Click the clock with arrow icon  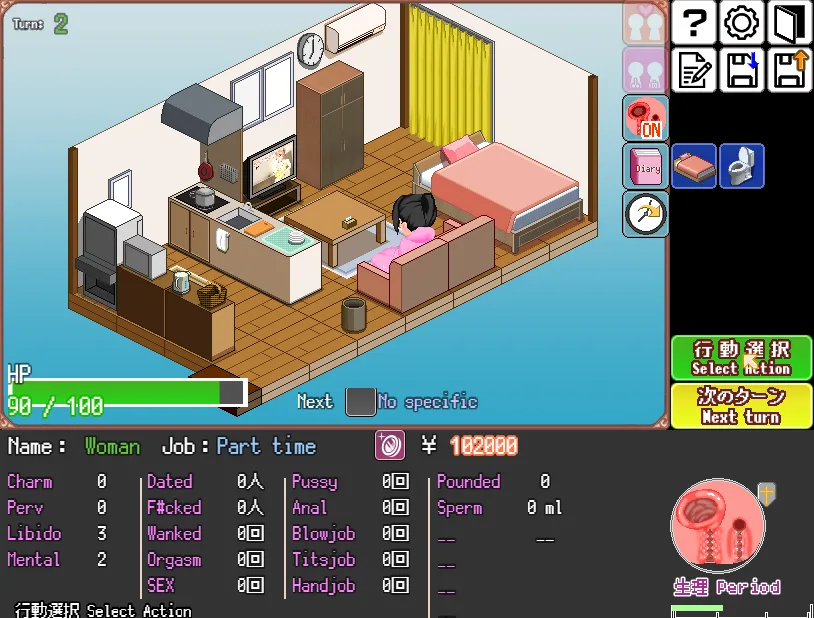point(645,213)
